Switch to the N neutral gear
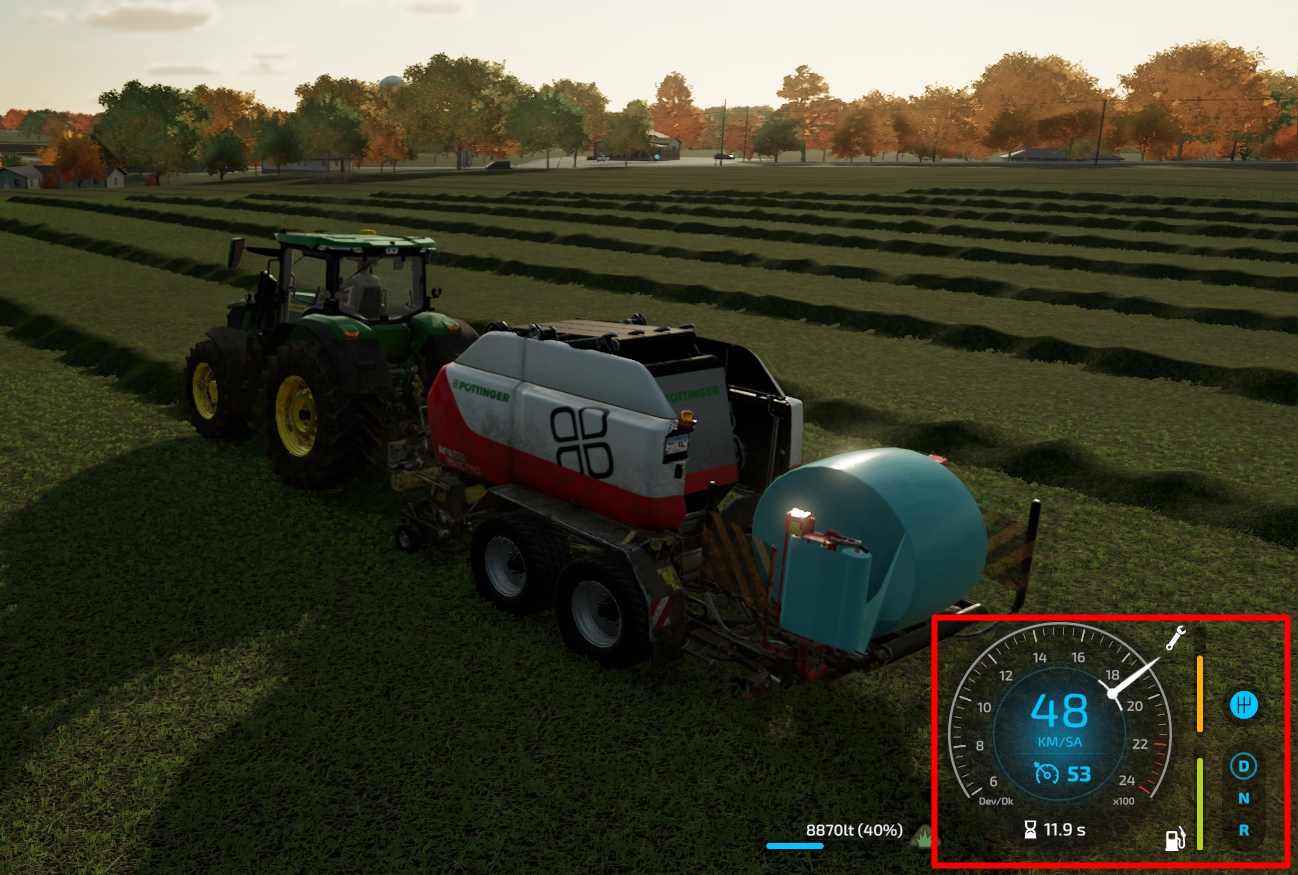The width and height of the screenshot is (1298, 875). point(1244,798)
